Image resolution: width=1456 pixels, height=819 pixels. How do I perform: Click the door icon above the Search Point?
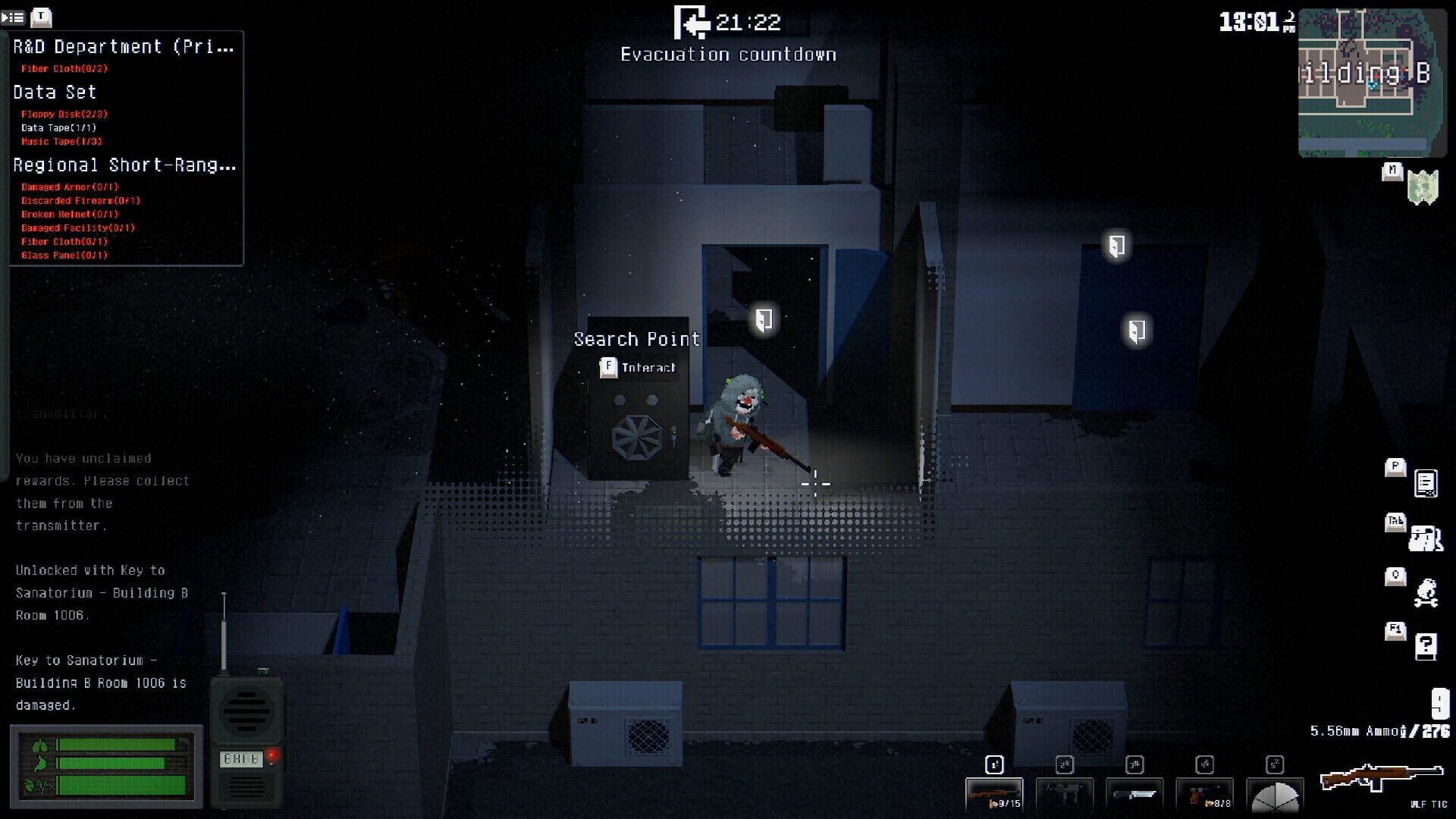[x=765, y=318]
